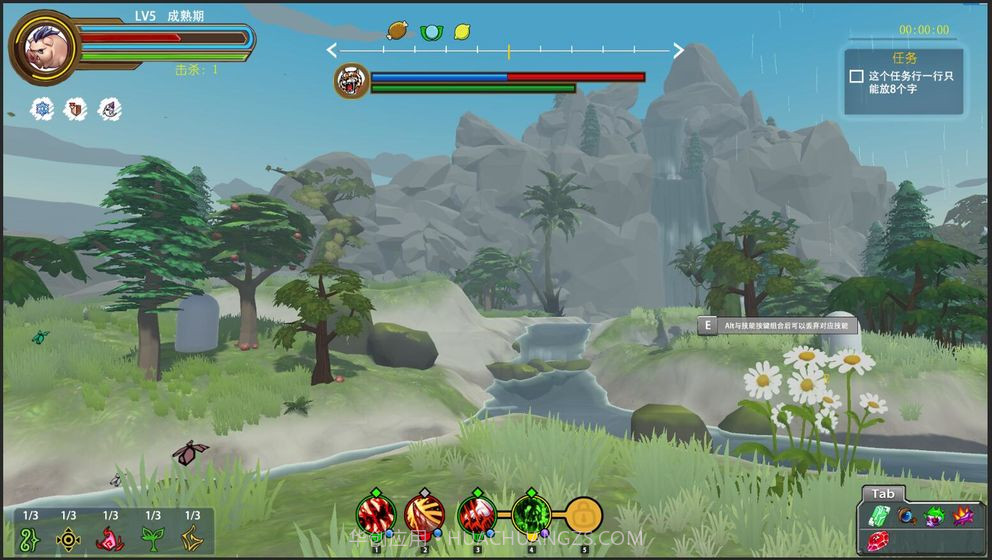The image size is (992, 560).
Task: Activate the orange slash skill in slot 2
Action: pyautogui.click(x=424, y=517)
